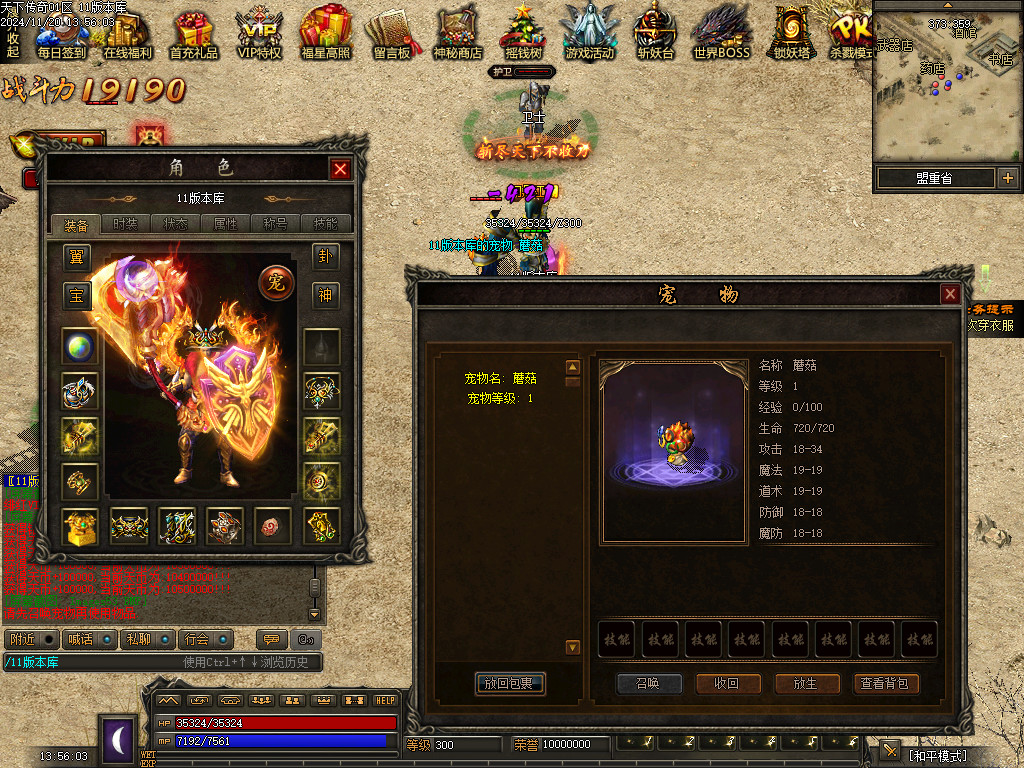Summon the pet with 召唤 button
This screenshot has width=1024, height=768.
649,684
